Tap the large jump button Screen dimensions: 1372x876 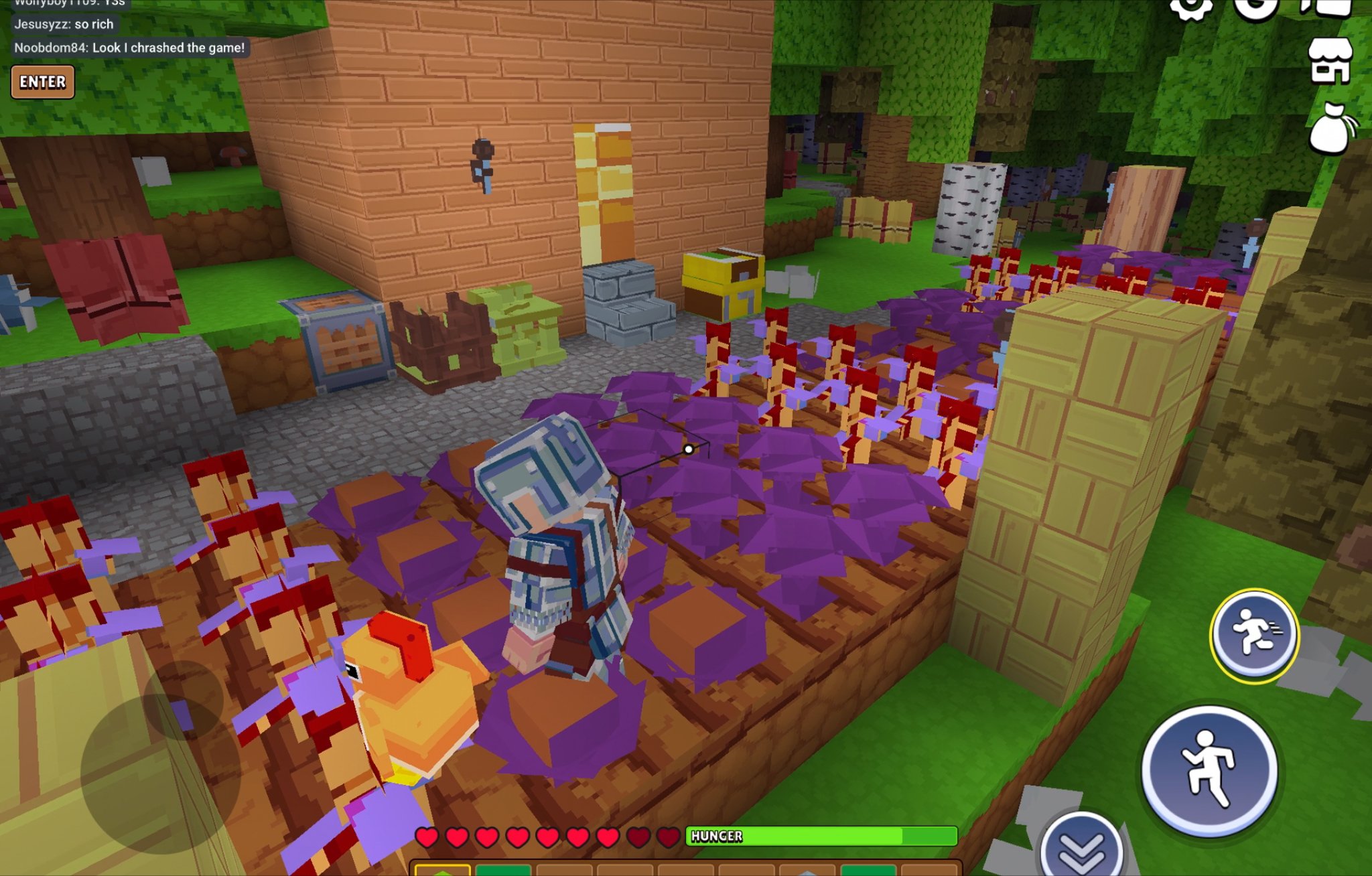1209,771
